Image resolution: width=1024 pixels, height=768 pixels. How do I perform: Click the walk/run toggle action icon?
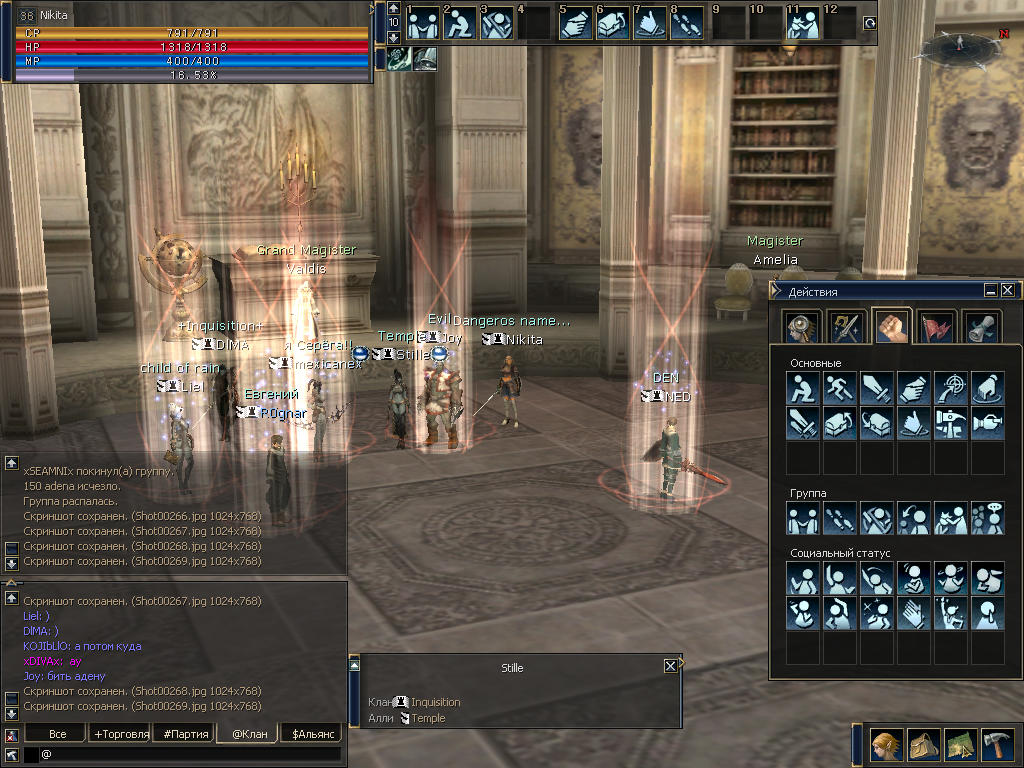click(x=840, y=387)
